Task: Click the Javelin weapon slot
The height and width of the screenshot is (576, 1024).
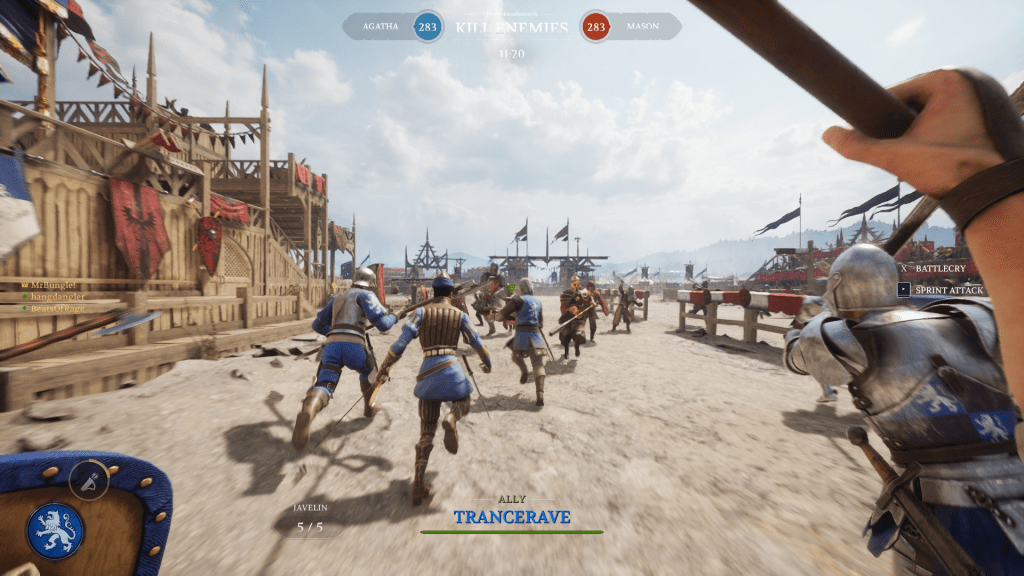Action: tap(310, 518)
